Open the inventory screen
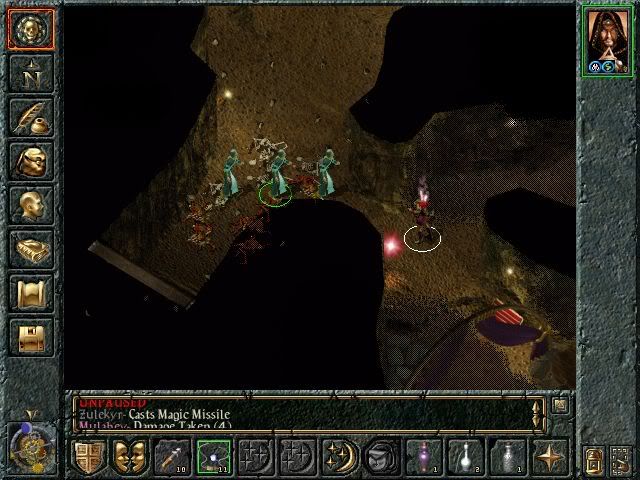 [x=29, y=162]
